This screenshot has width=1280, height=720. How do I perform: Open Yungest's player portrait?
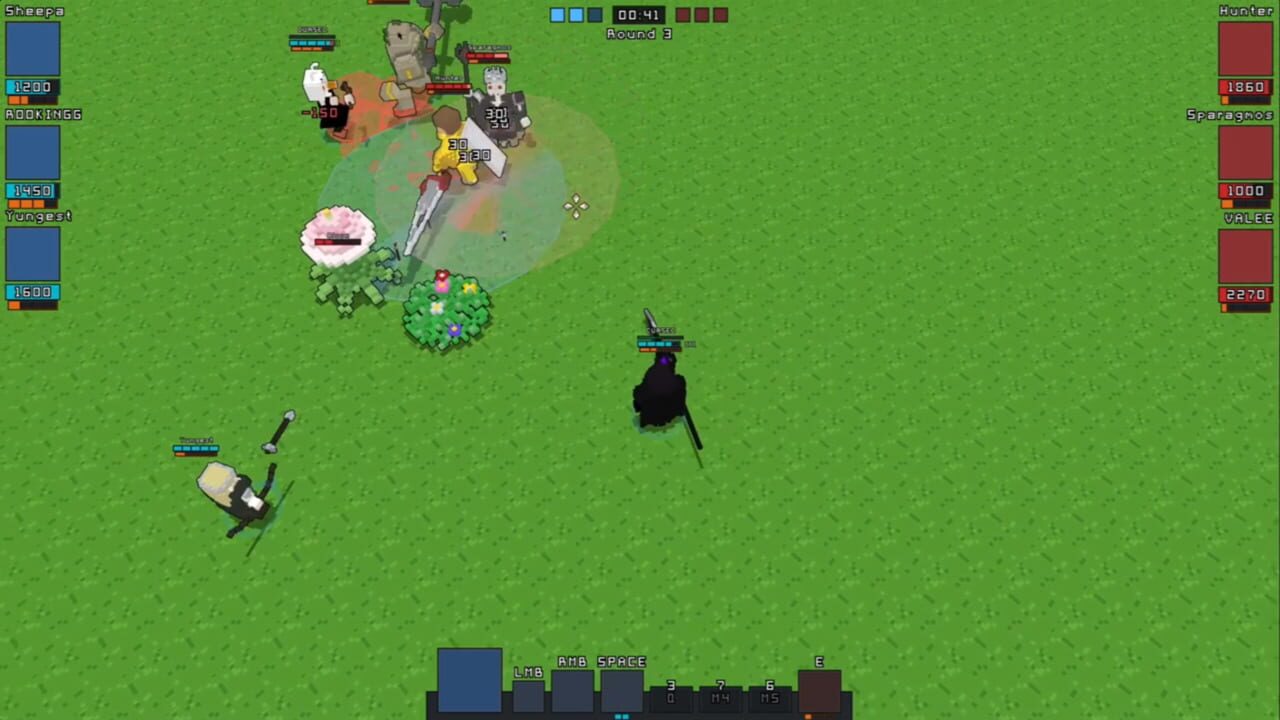pos(33,255)
